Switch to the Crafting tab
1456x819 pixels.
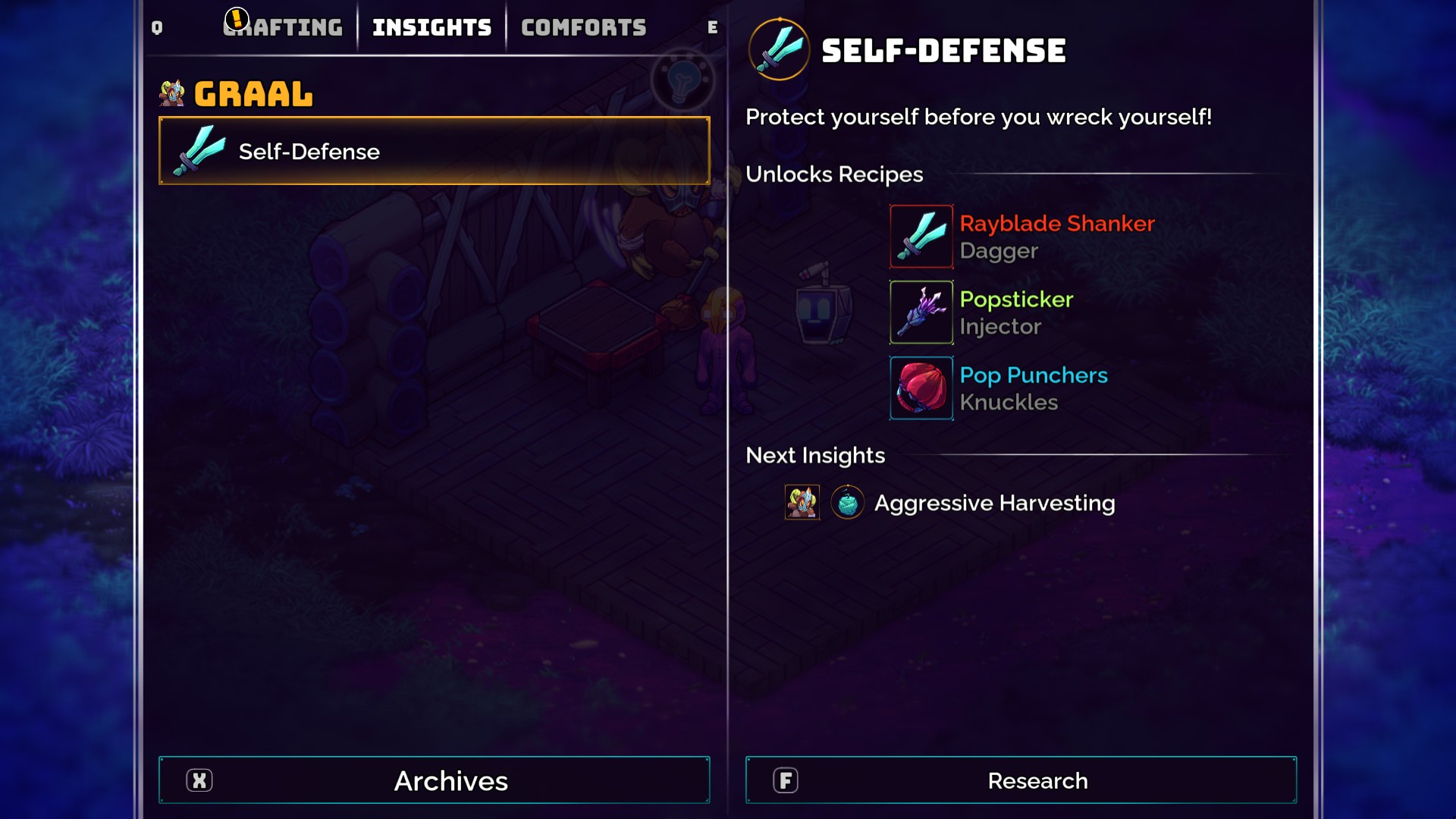(x=284, y=26)
